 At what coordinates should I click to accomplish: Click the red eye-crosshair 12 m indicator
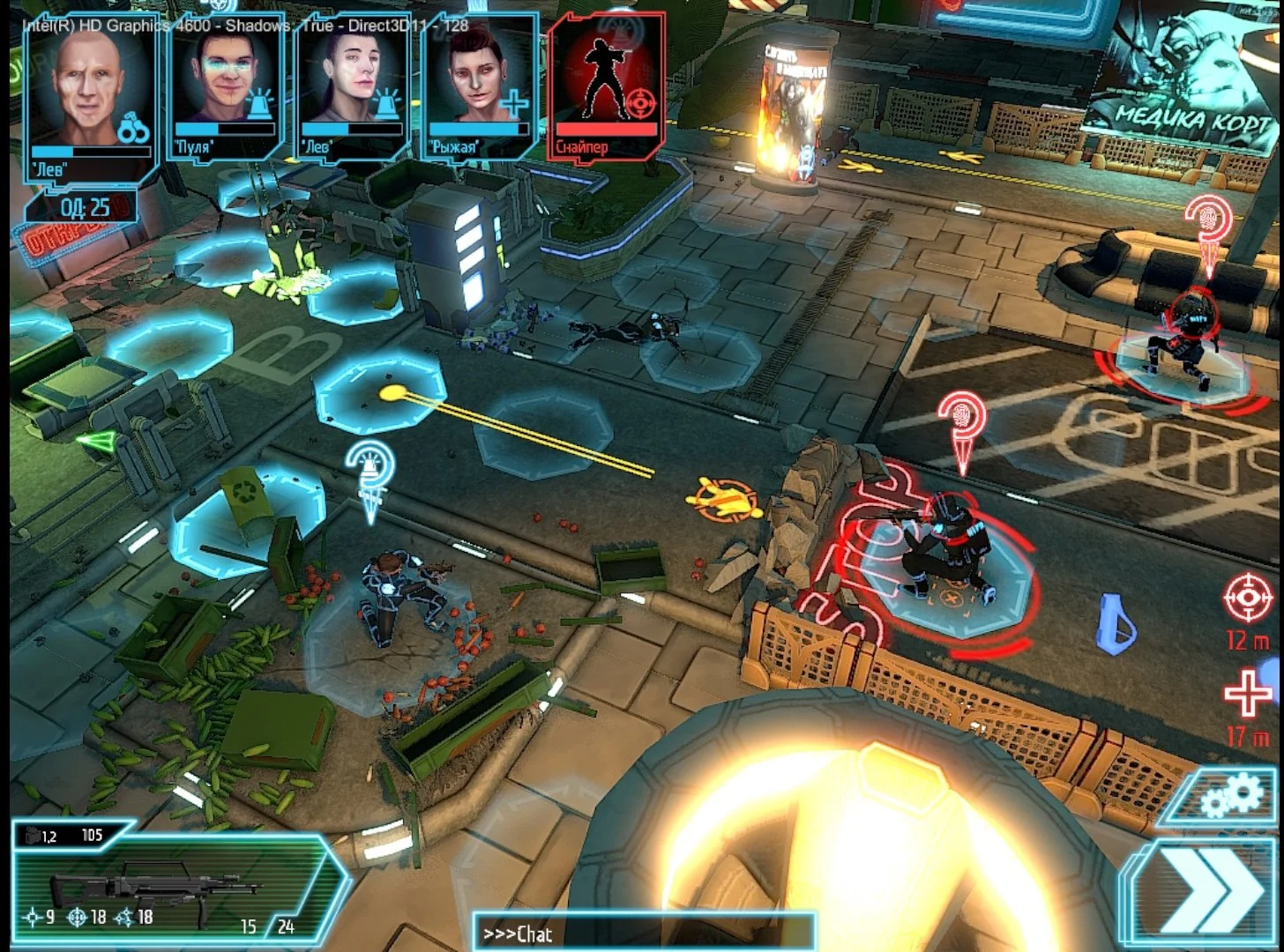(x=1248, y=599)
